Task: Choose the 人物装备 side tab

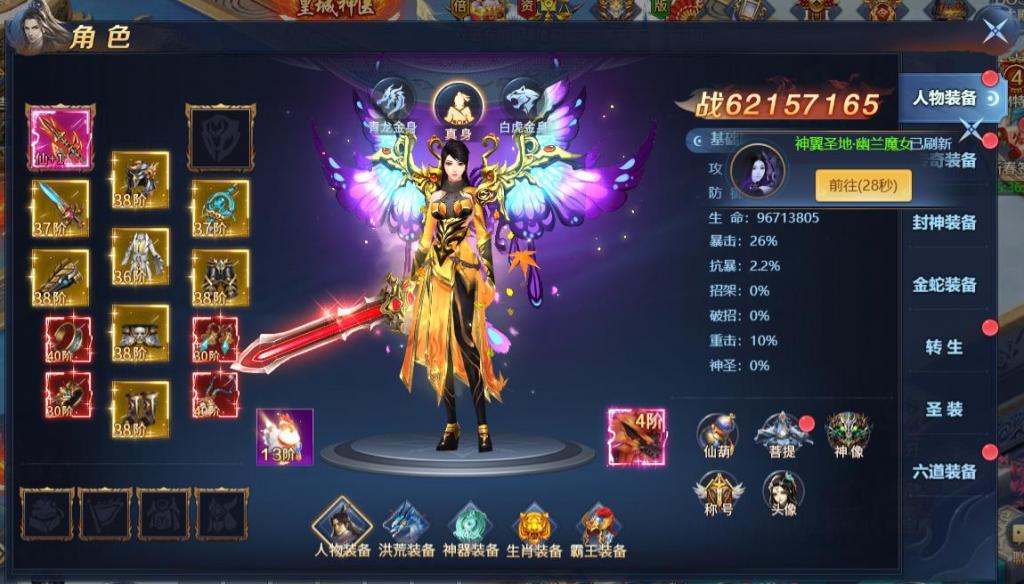Action: [944, 98]
